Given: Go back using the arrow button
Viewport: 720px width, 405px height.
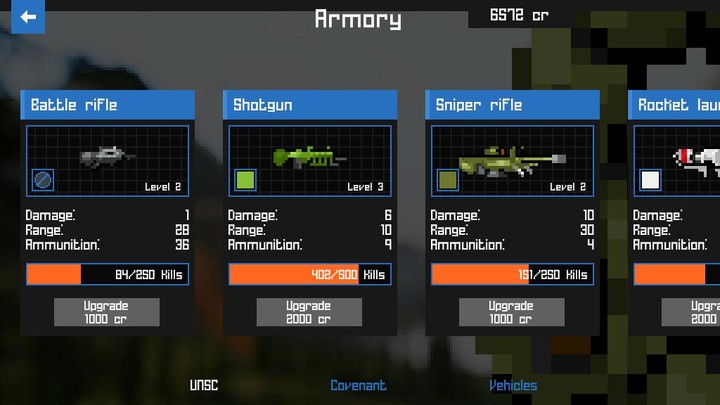Looking at the screenshot, I should click(28, 17).
